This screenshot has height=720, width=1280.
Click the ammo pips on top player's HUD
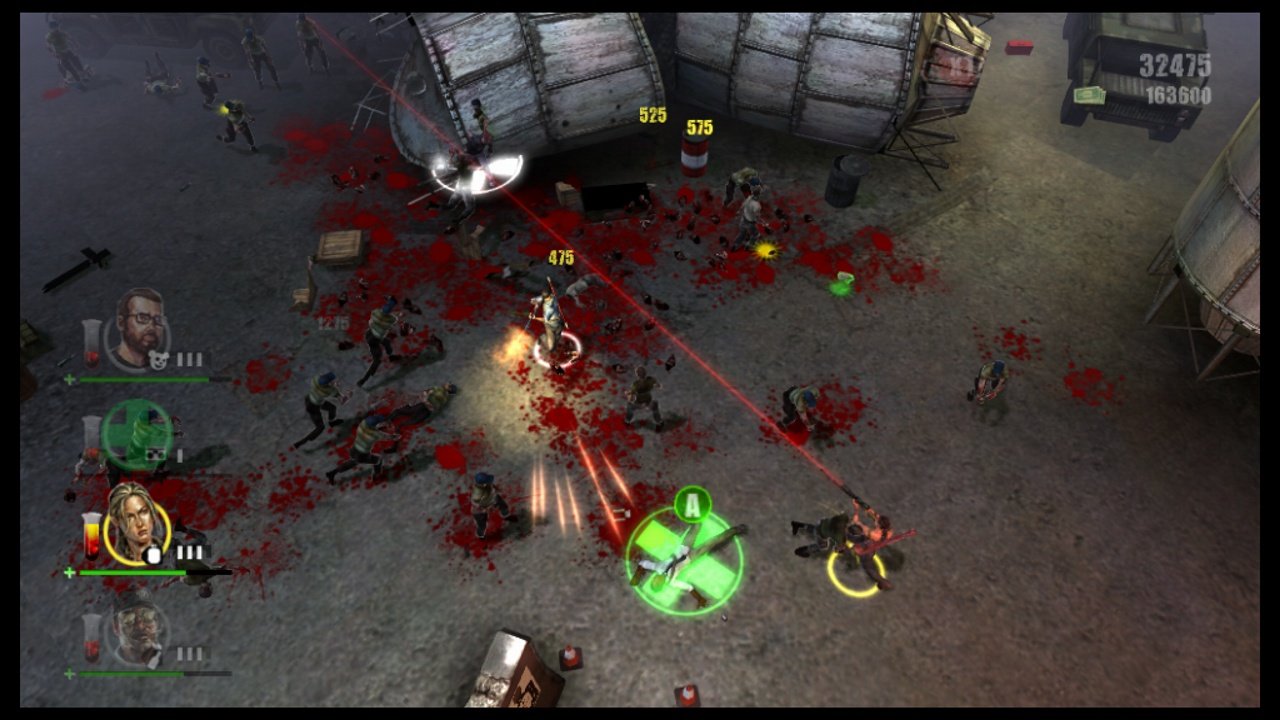tap(188, 356)
